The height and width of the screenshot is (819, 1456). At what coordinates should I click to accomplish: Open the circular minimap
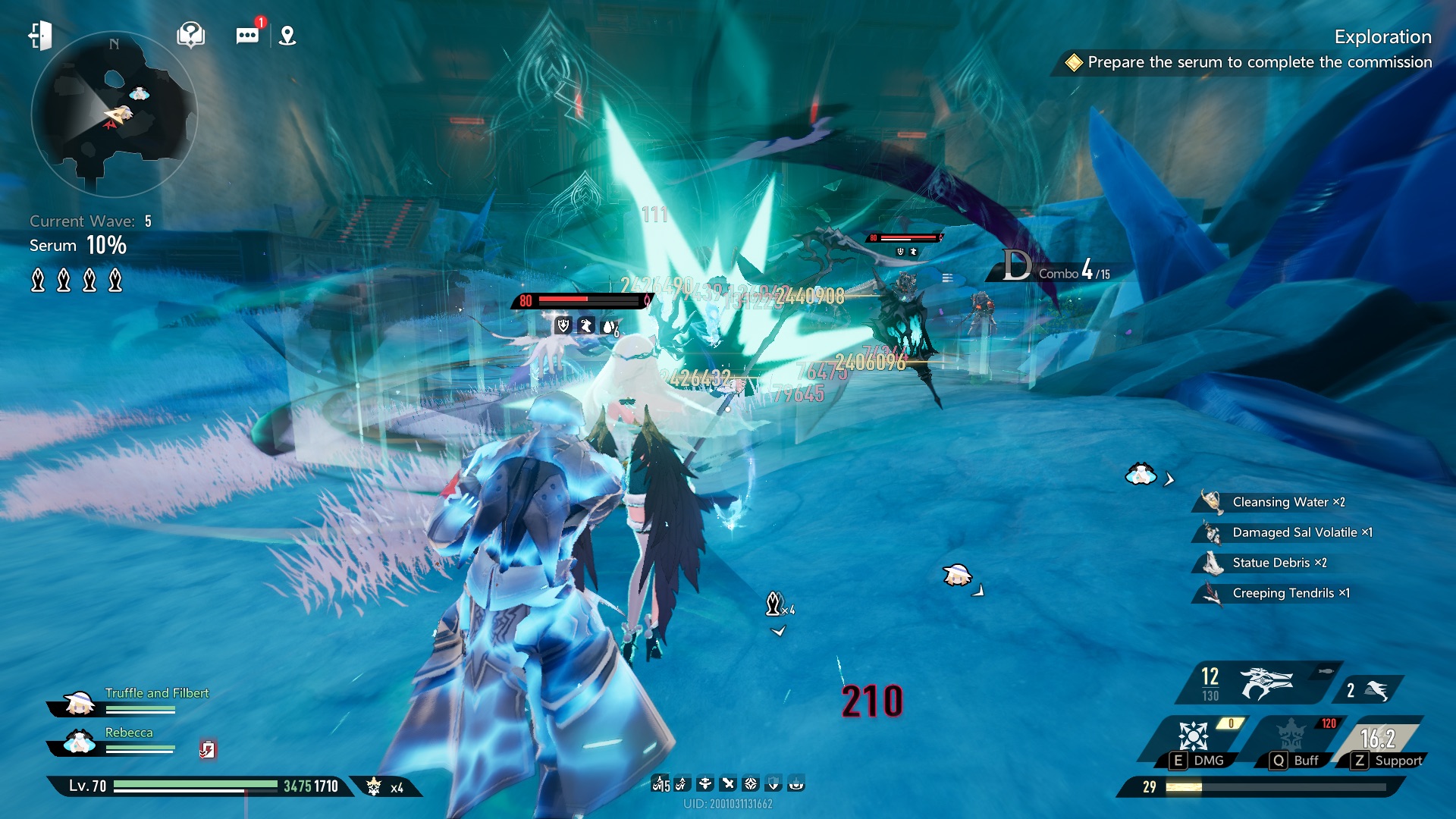tap(114, 114)
